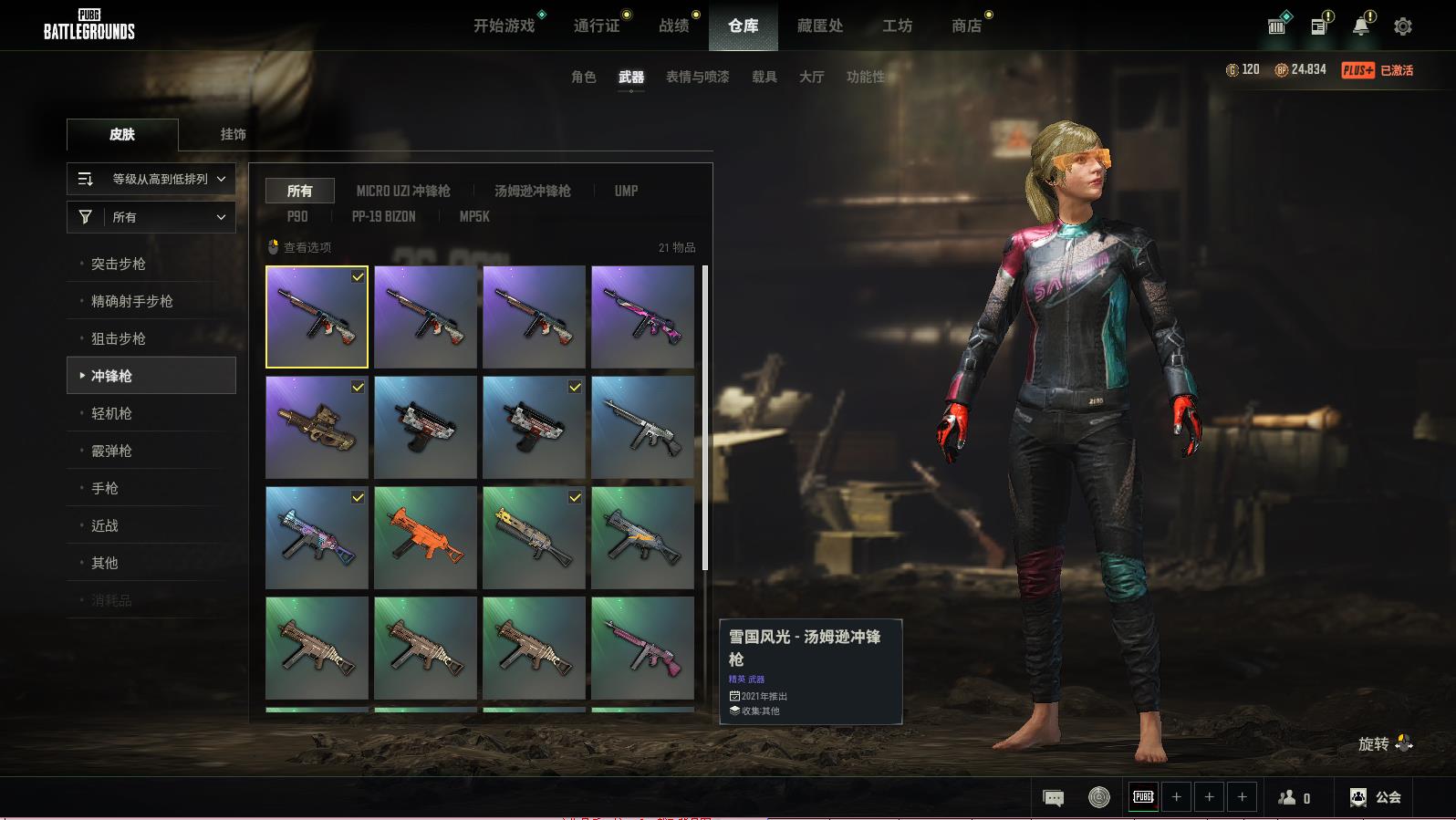Pick the 霰弹枪 shotgun category
The image size is (1456, 820).
(111, 451)
